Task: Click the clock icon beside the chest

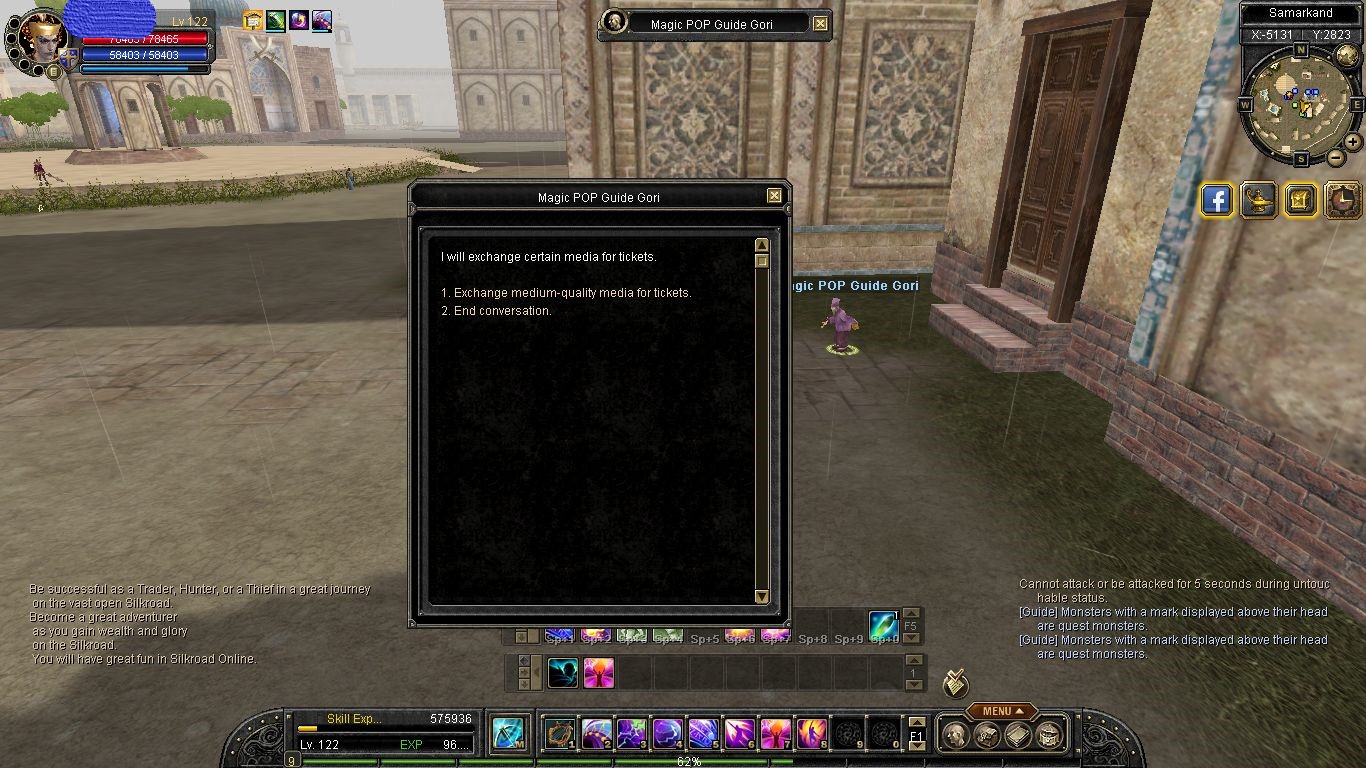Action: pos(1341,200)
